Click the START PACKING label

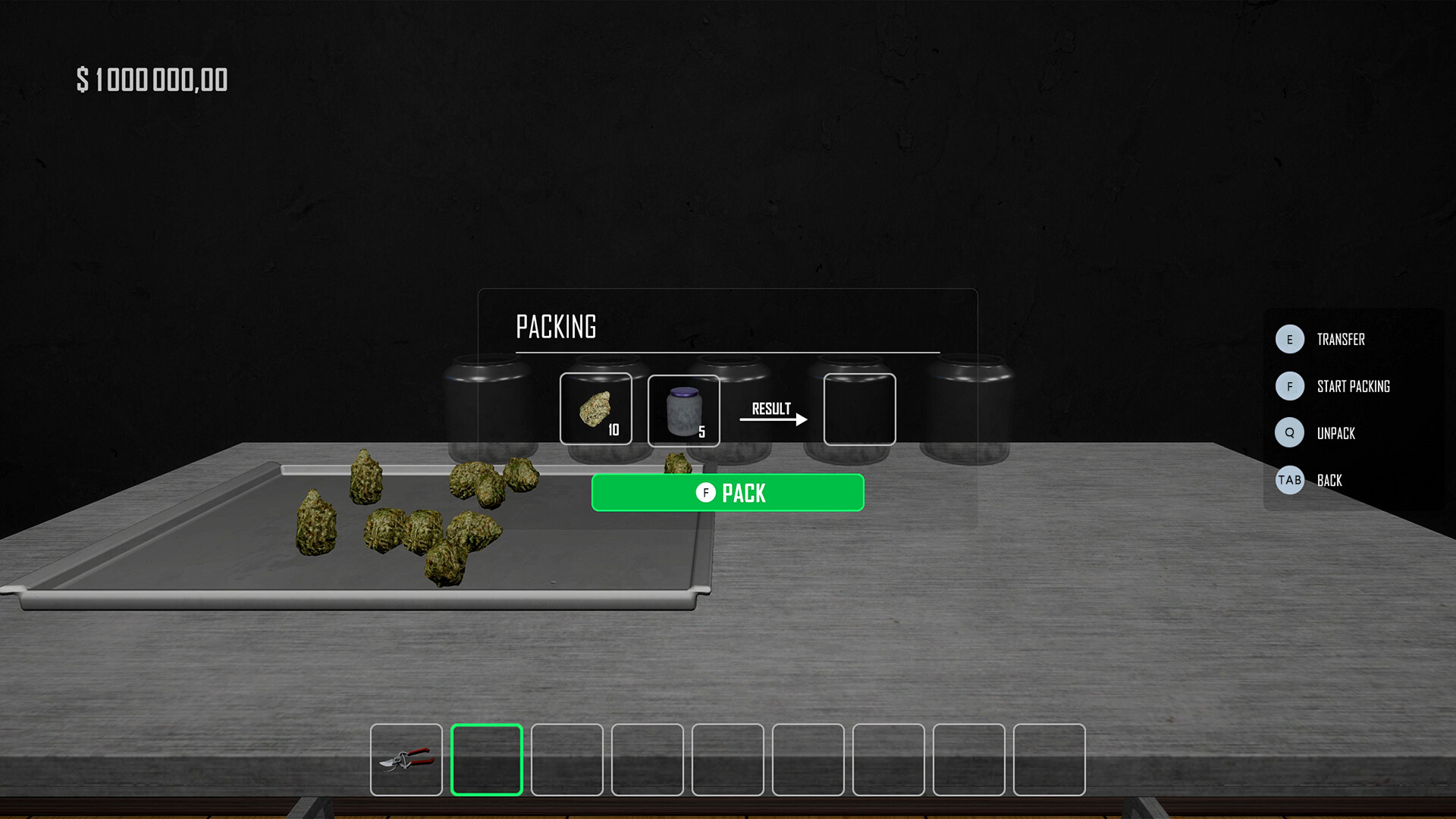click(1354, 387)
